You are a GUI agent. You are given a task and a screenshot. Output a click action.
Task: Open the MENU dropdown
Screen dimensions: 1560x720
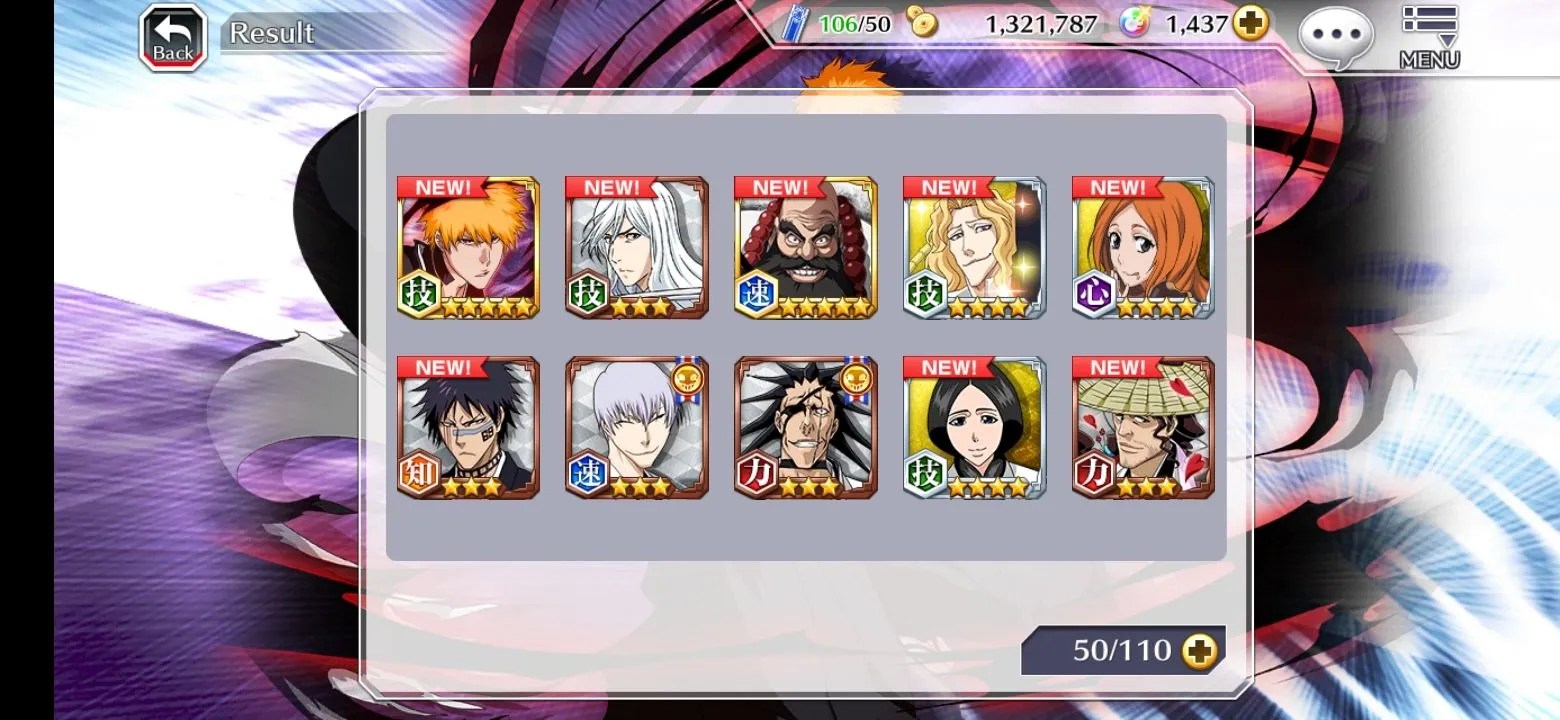click(1429, 37)
